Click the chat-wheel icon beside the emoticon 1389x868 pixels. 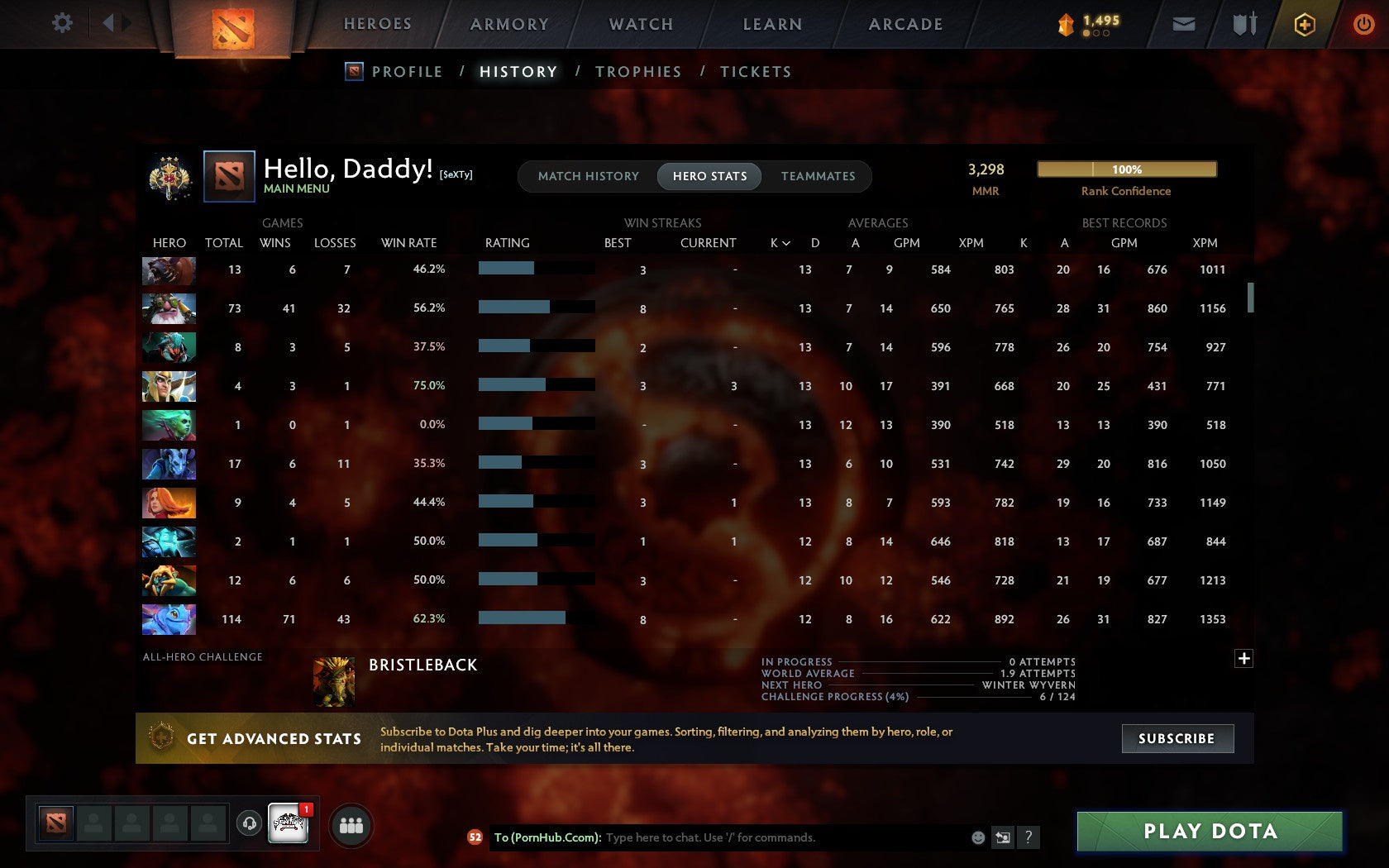tap(1003, 837)
